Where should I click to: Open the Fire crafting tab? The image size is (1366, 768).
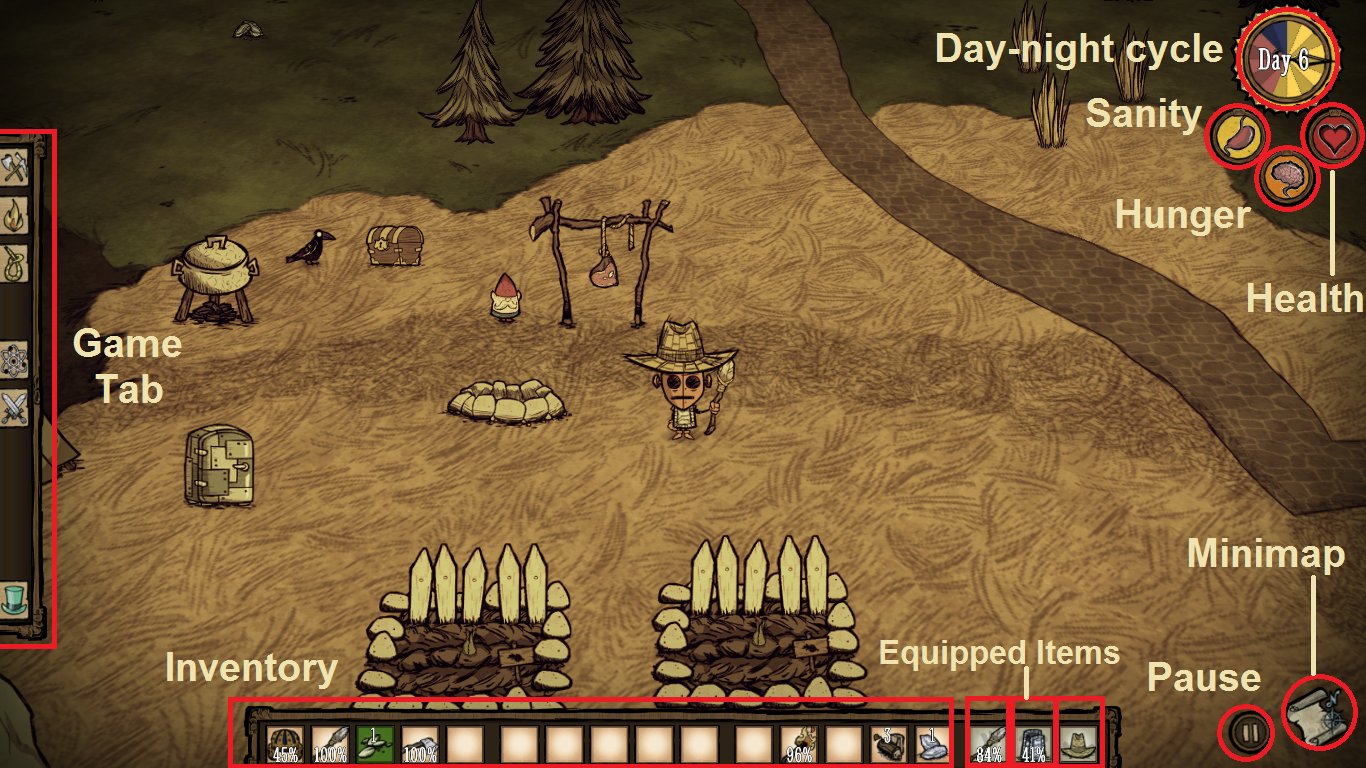click(13, 215)
